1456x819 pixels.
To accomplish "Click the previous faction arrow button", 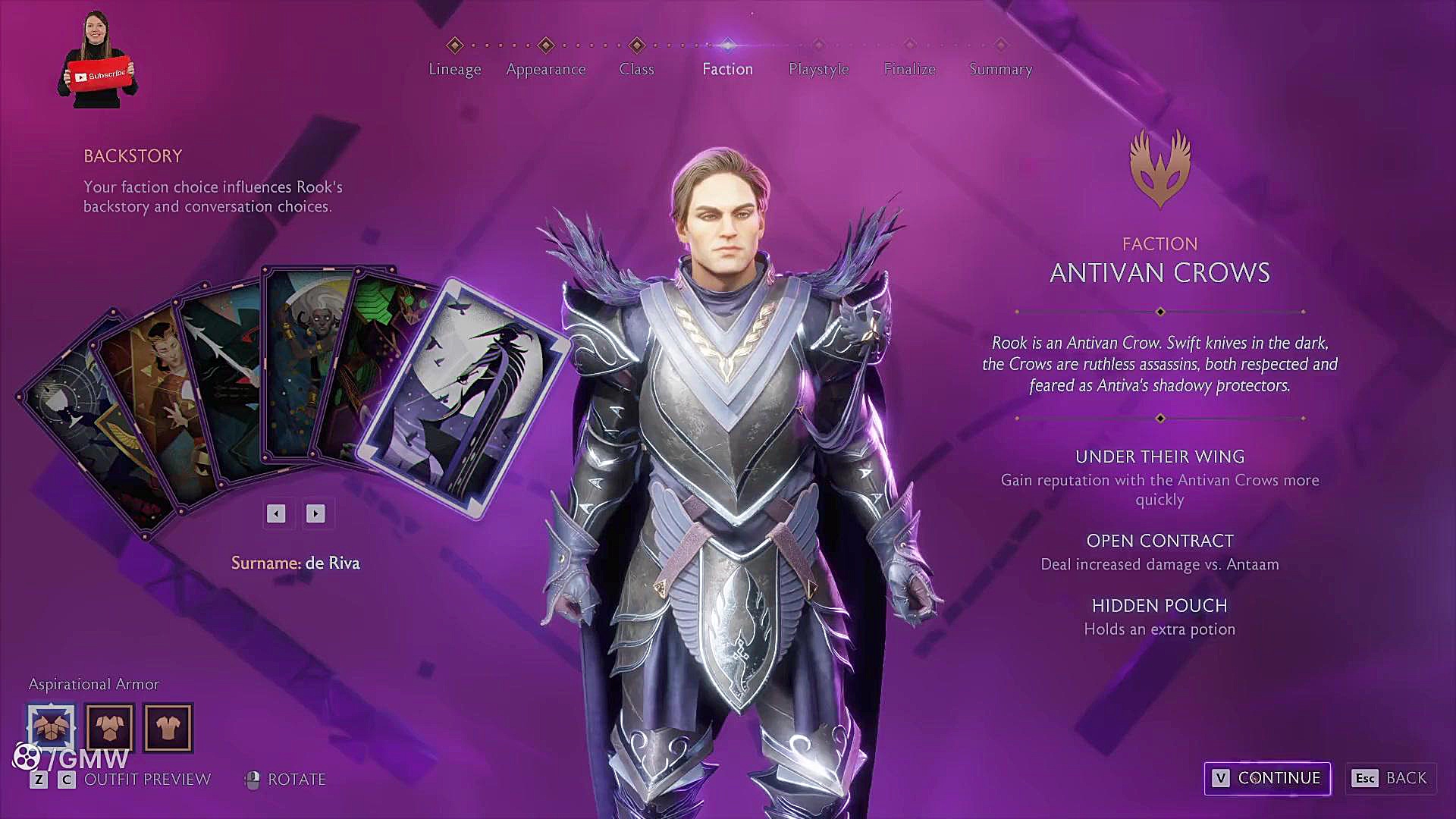I will coord(276,514).
